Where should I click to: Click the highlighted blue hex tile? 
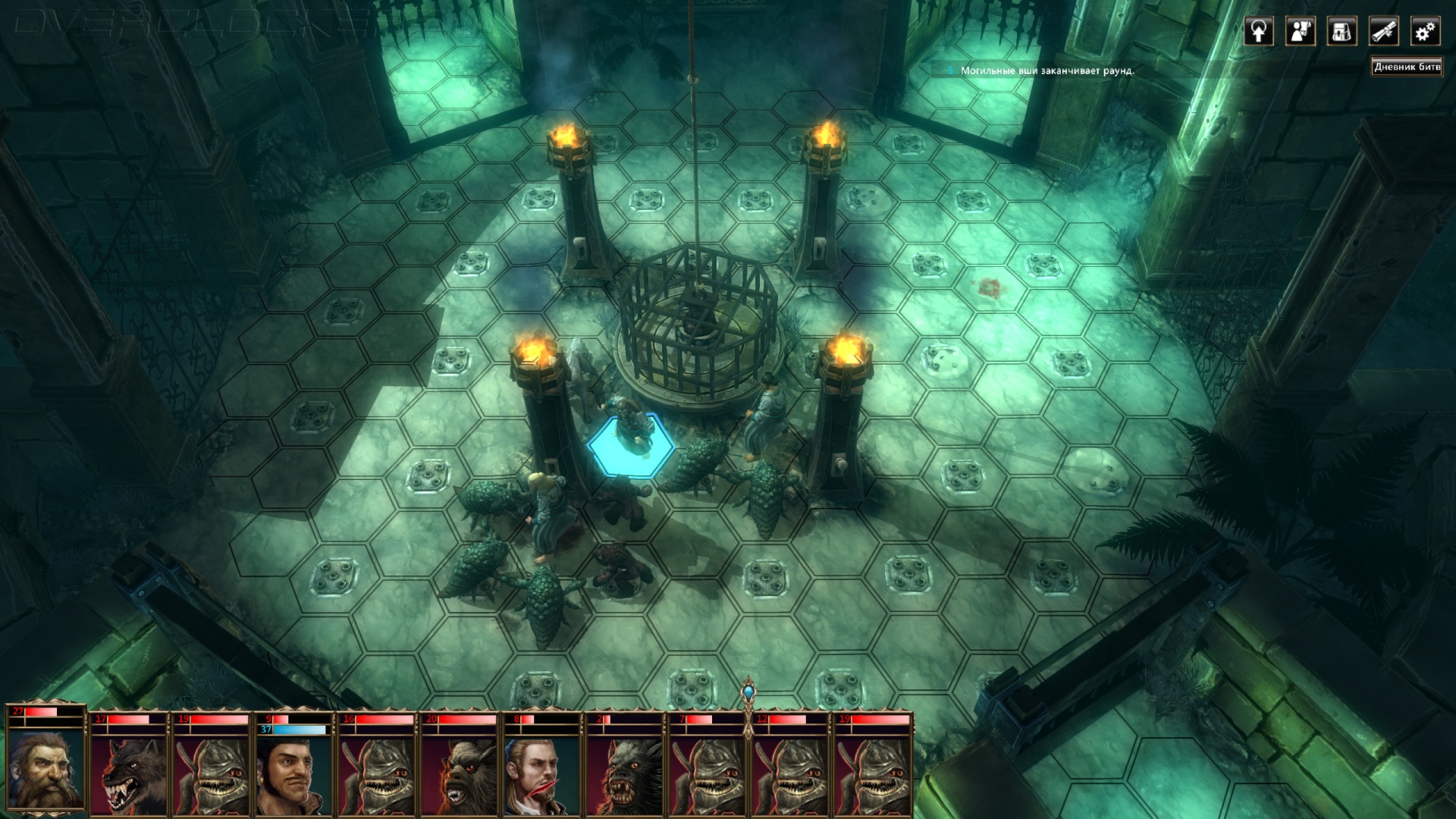point(631,447)
